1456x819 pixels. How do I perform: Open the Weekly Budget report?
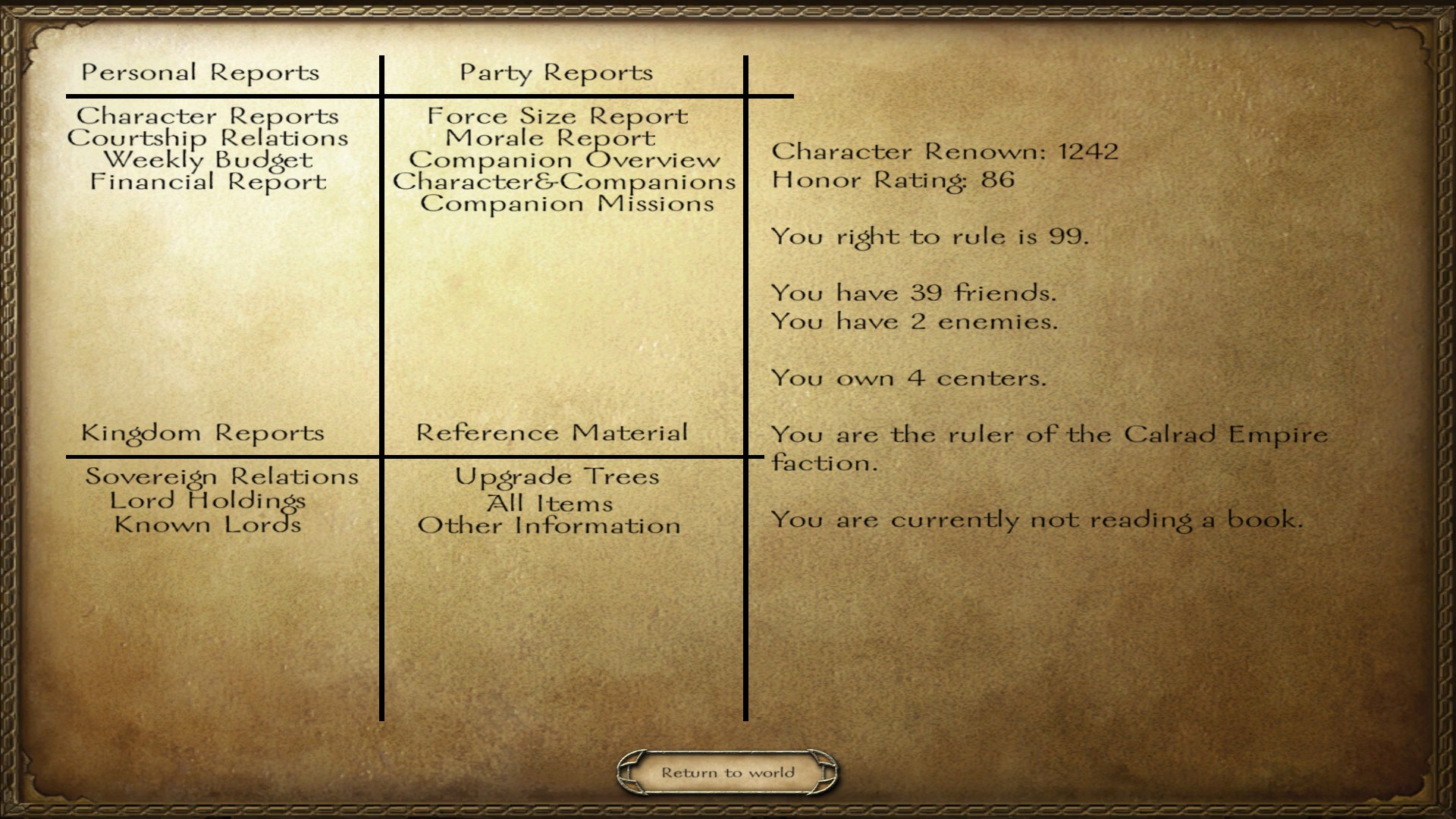[x=207, y=160]
